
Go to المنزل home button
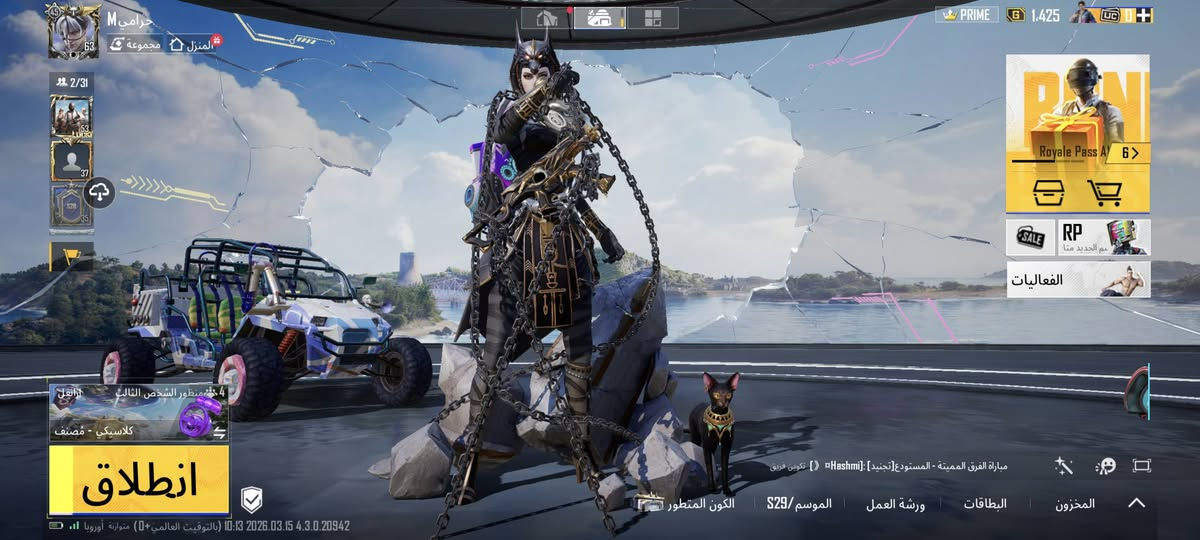click(x=194, y=44)
